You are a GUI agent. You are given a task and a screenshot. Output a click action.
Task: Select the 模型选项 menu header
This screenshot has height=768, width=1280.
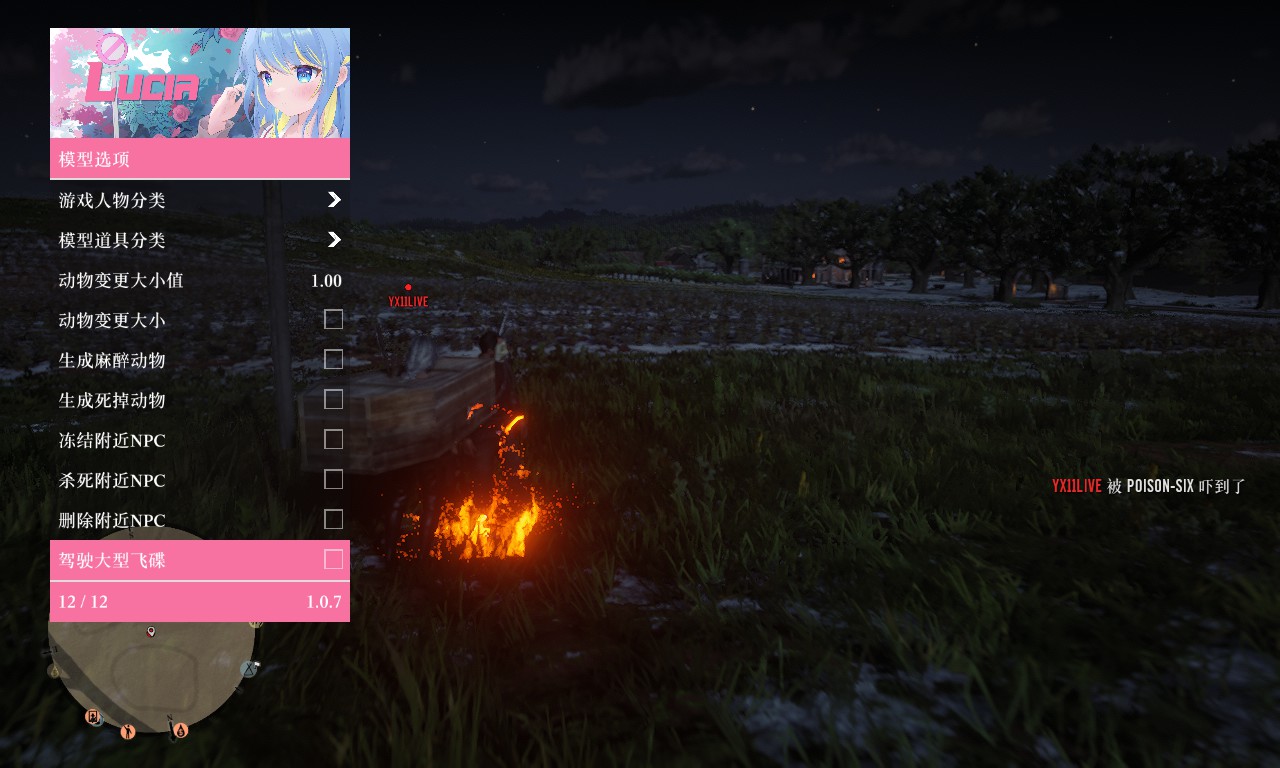click(200, 159)
